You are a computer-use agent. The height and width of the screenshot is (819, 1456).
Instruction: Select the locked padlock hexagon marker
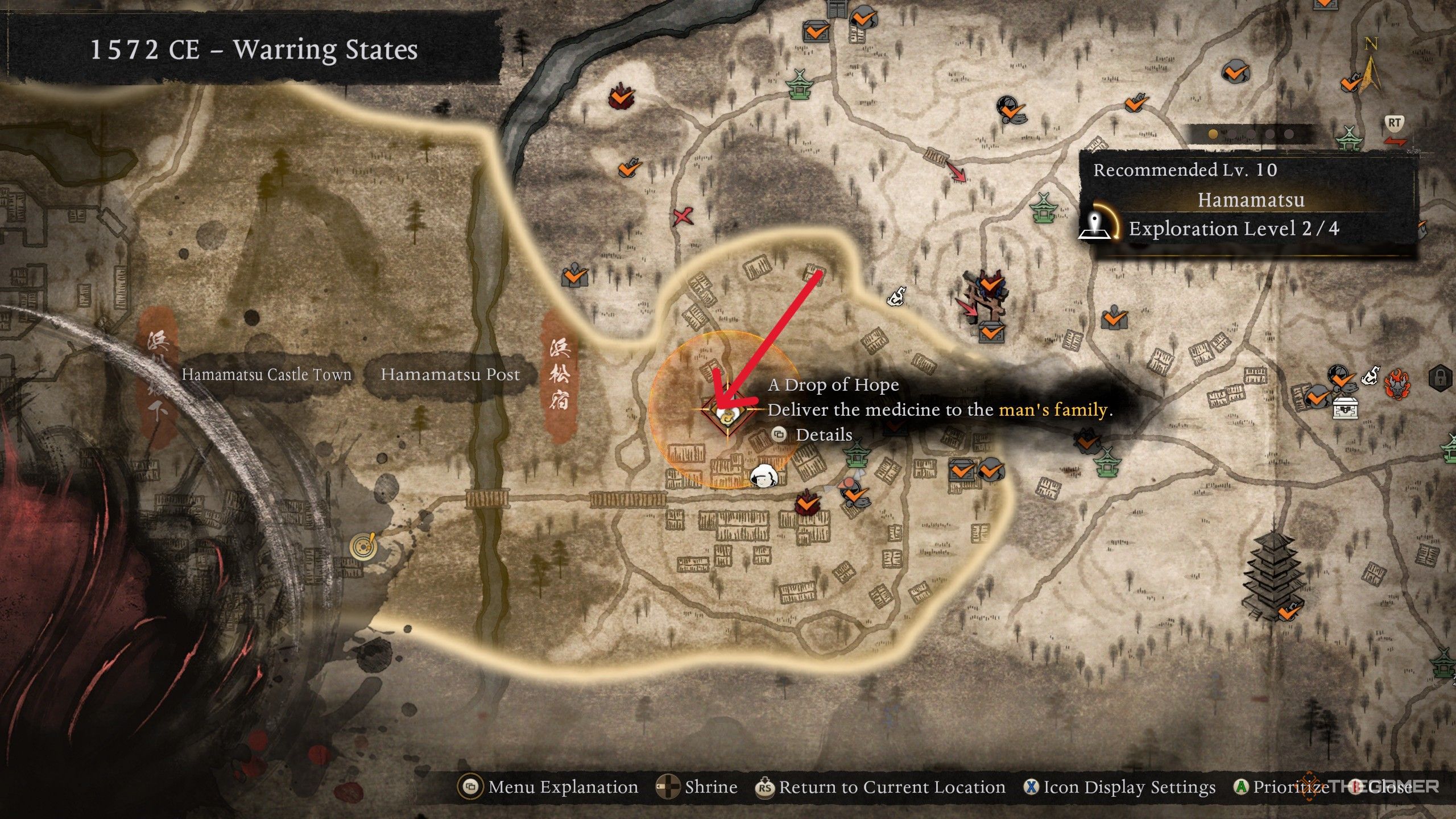[1440, 377]
